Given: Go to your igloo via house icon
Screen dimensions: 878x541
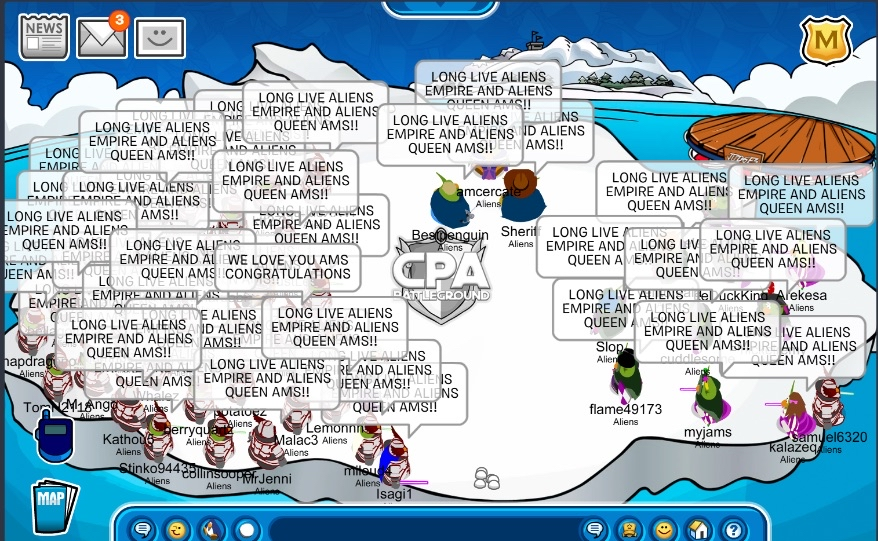Looking at the screenshot, I should tap(699, 529).
